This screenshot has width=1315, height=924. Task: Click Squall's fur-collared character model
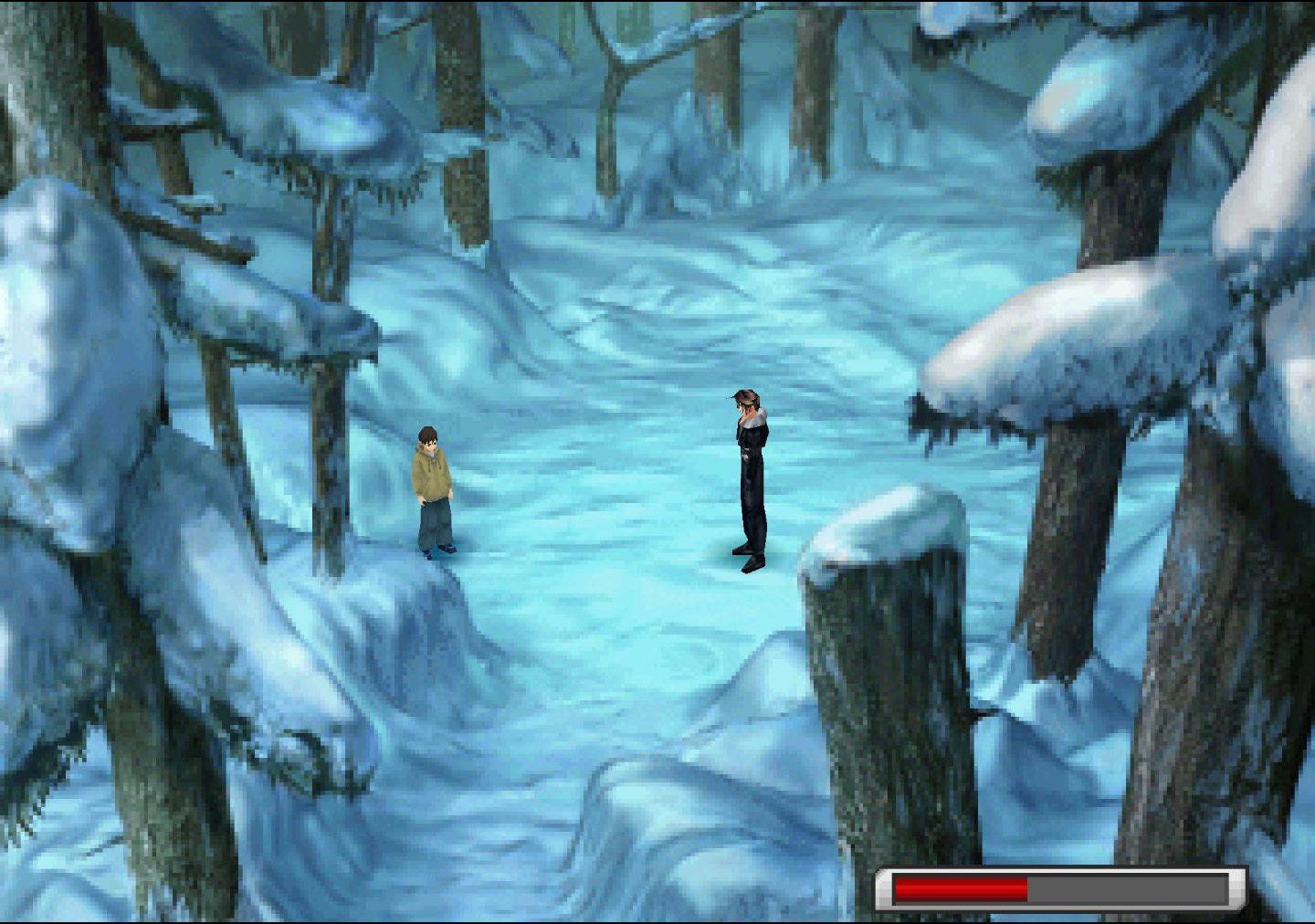pyautogui.click(x=749, y=475)
